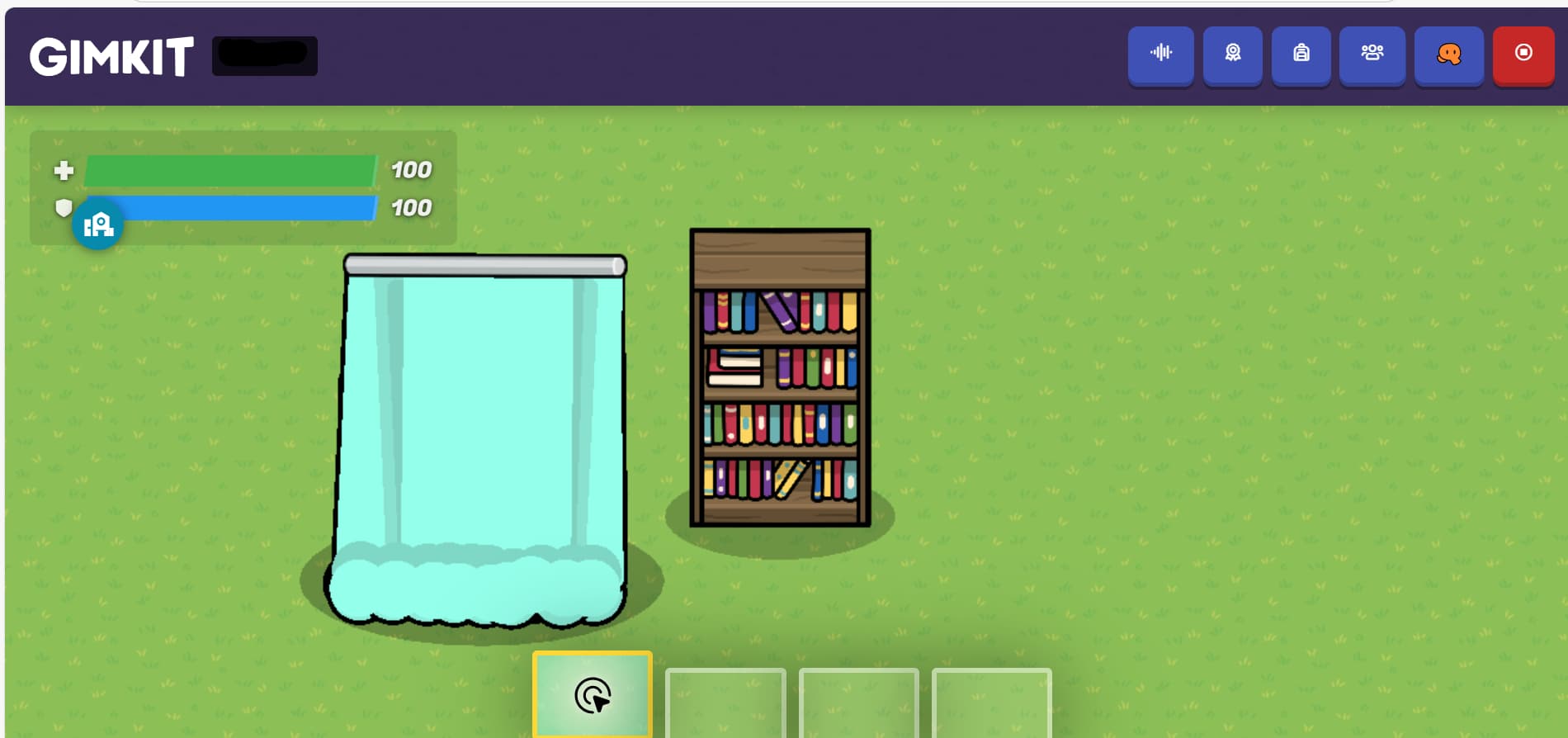Click the orange Gimkit mascot icon
This screenshot has height=738, width=1568.
click(x=1448, y=55)
